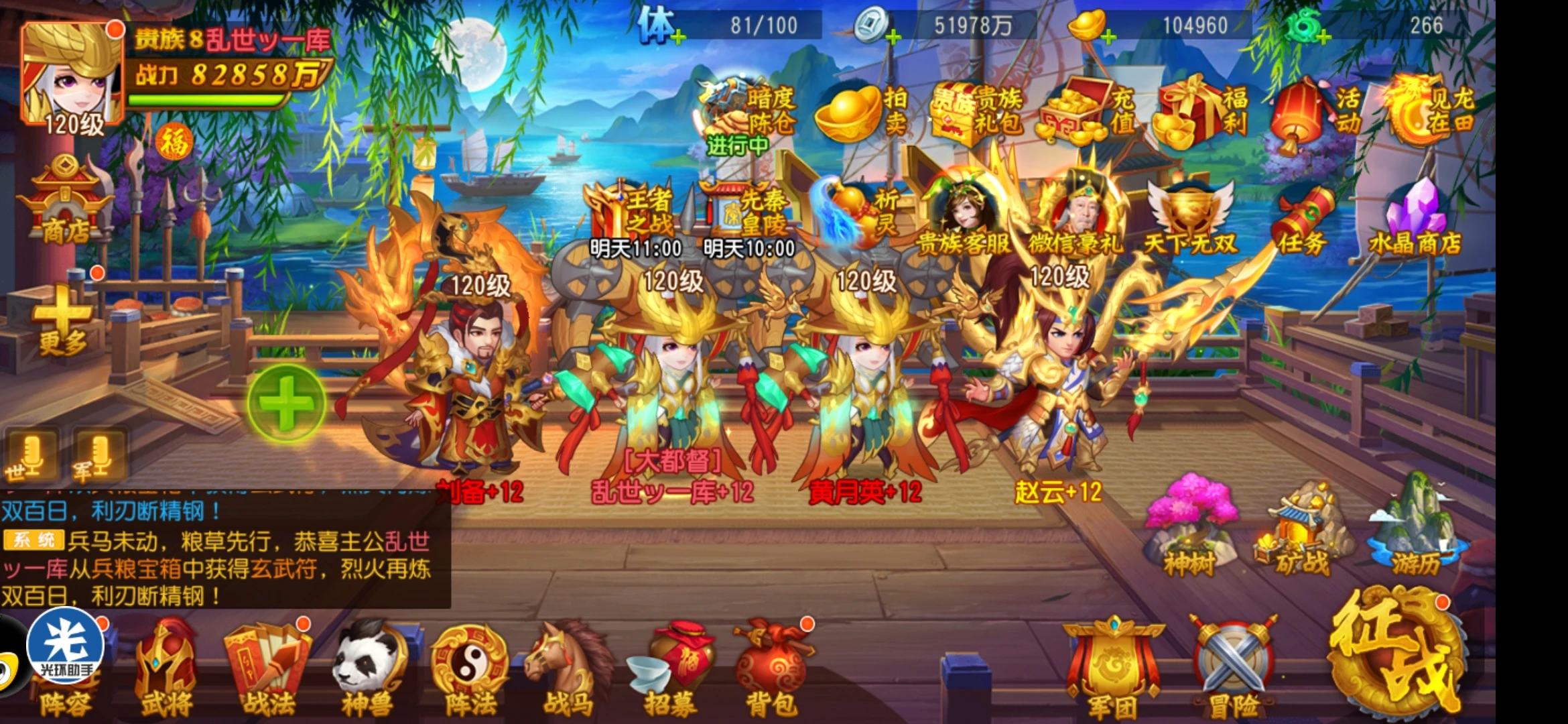The height and width of the screenshot is (724, 1568).
Task: Tap the green plus add-hero slot
Action: tap(286, 403)
